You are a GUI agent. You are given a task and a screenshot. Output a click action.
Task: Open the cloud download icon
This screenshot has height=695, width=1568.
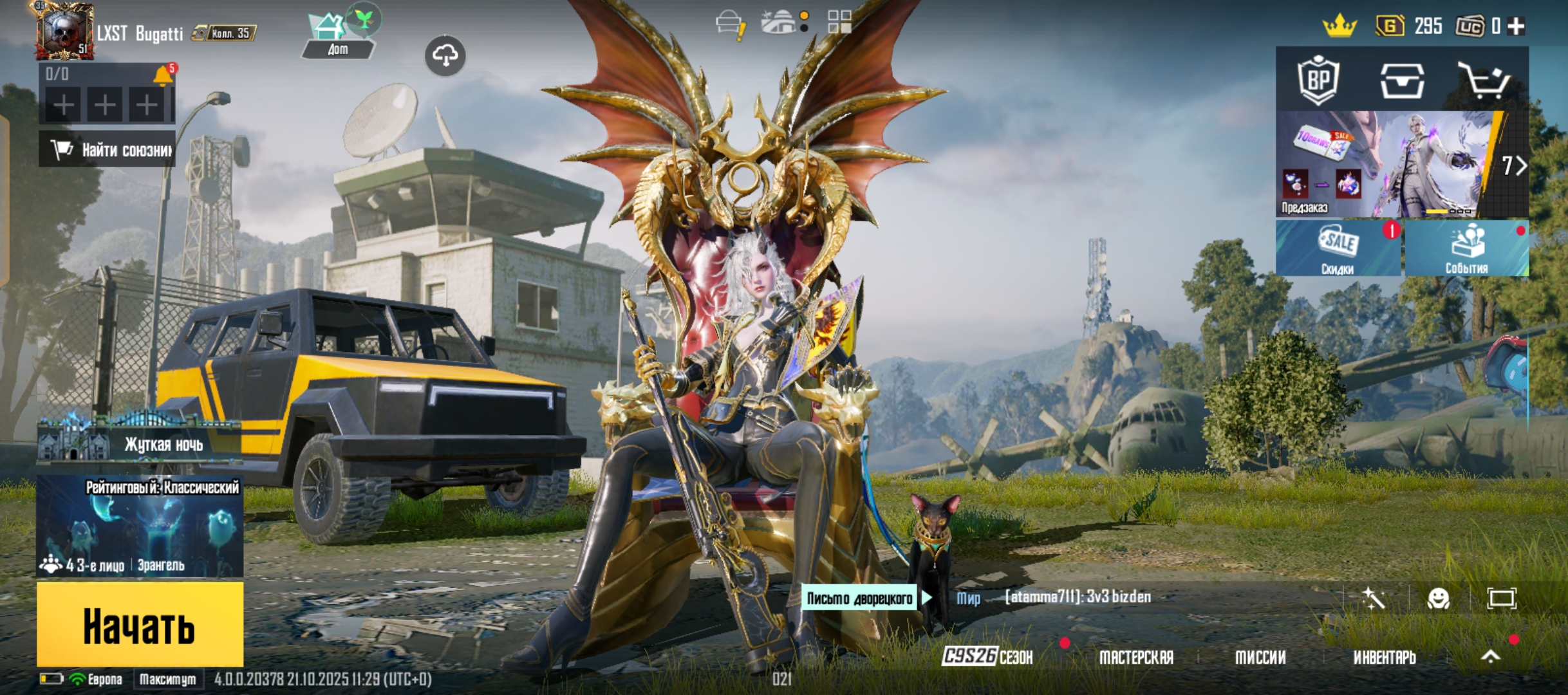coord(445,56)
